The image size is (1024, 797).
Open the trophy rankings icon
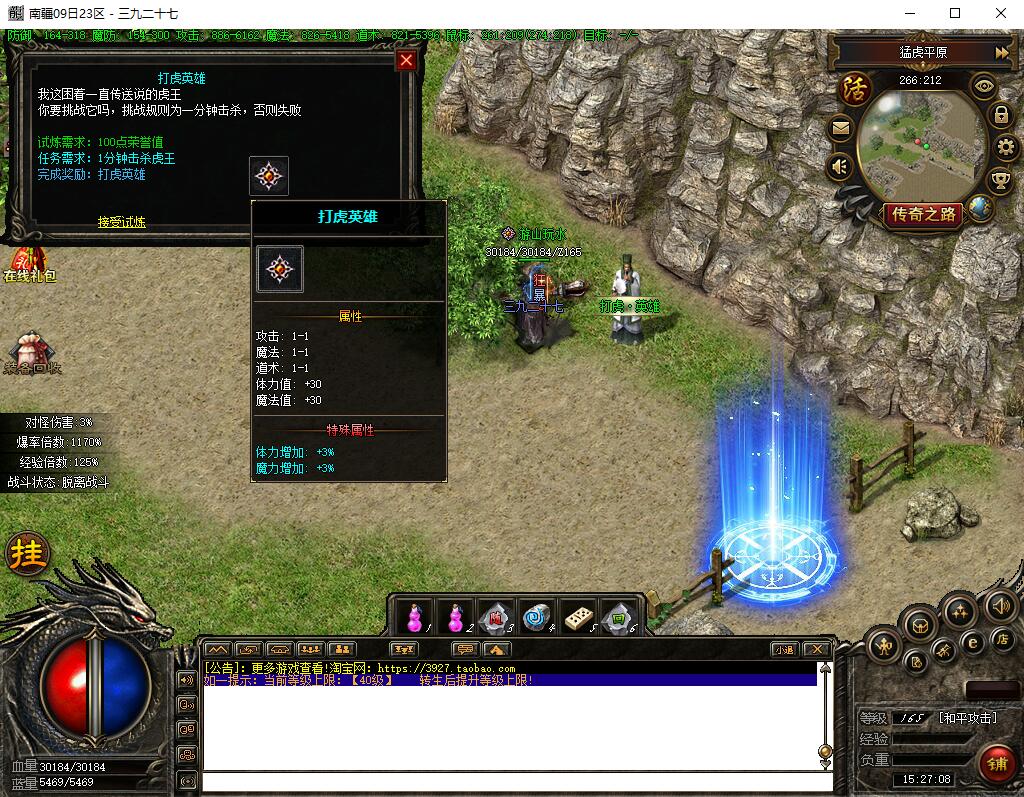[x=1000, y=181]
